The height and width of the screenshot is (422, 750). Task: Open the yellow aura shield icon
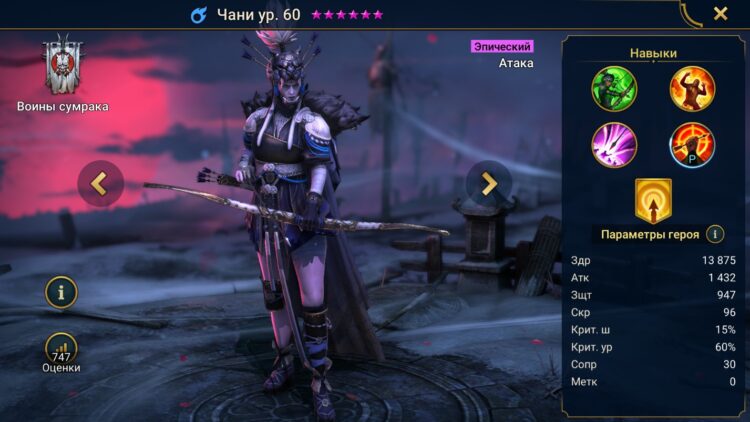point(653,199)
